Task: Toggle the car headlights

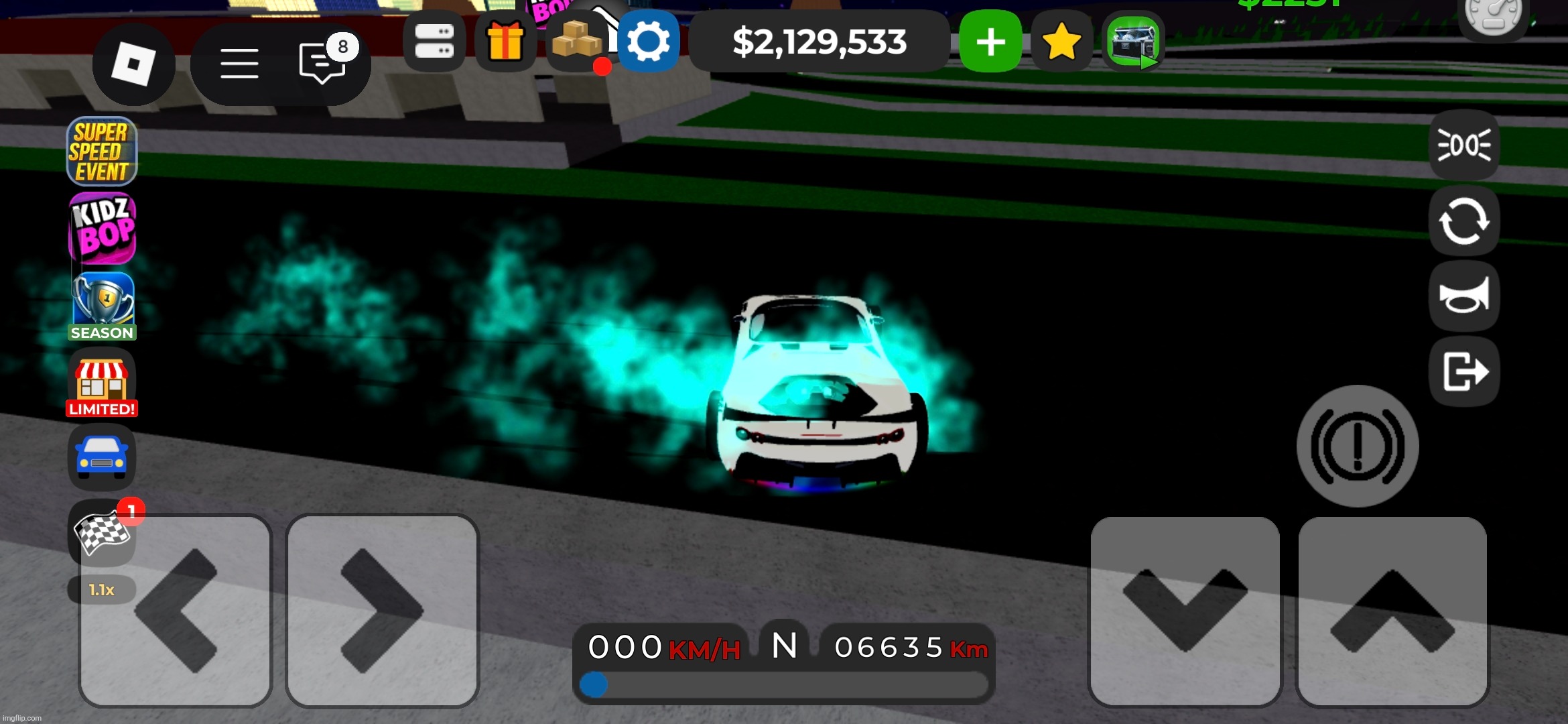Action: (1464, 145)
